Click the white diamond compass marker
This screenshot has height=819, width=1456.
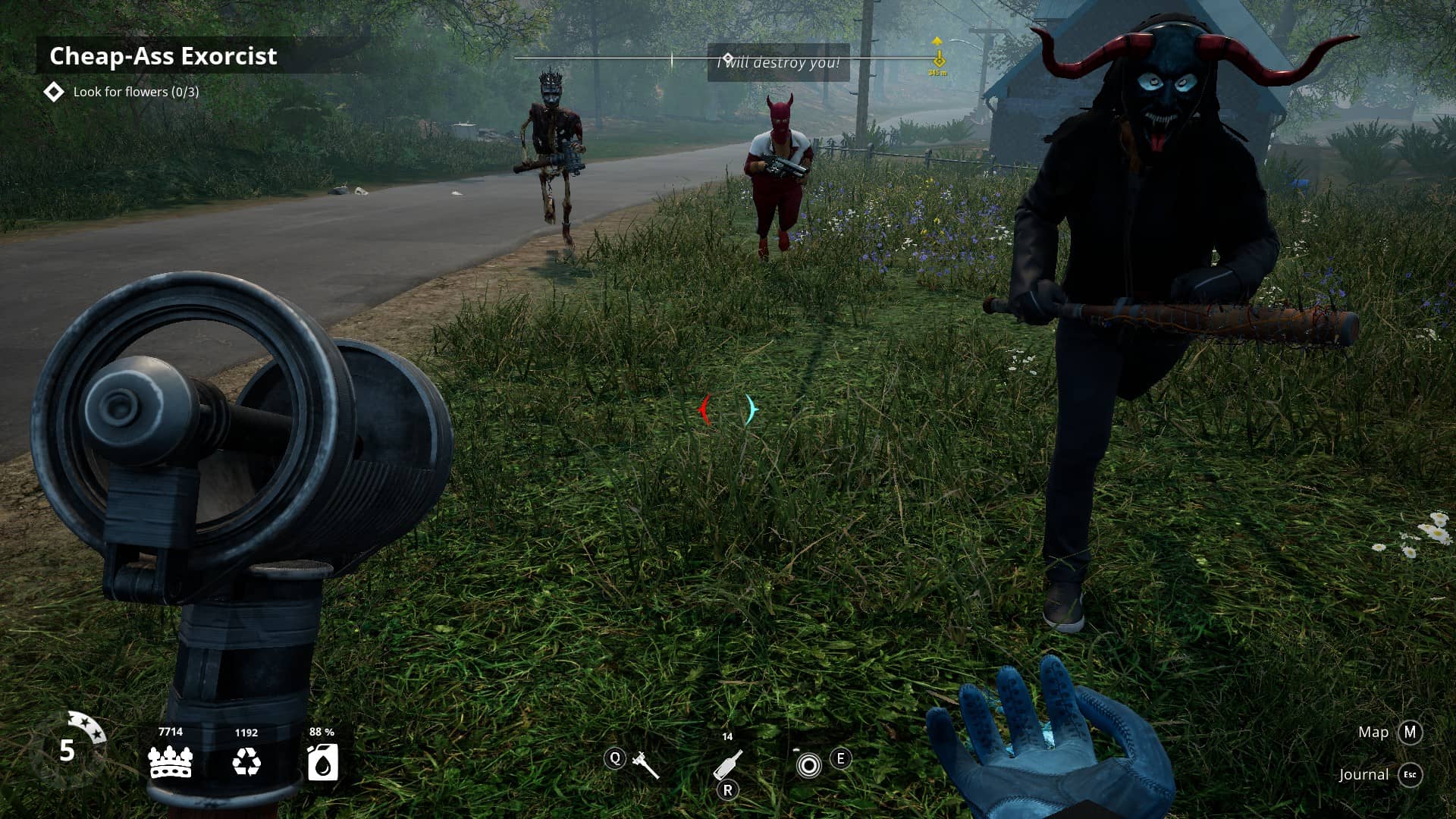point(727,58)
